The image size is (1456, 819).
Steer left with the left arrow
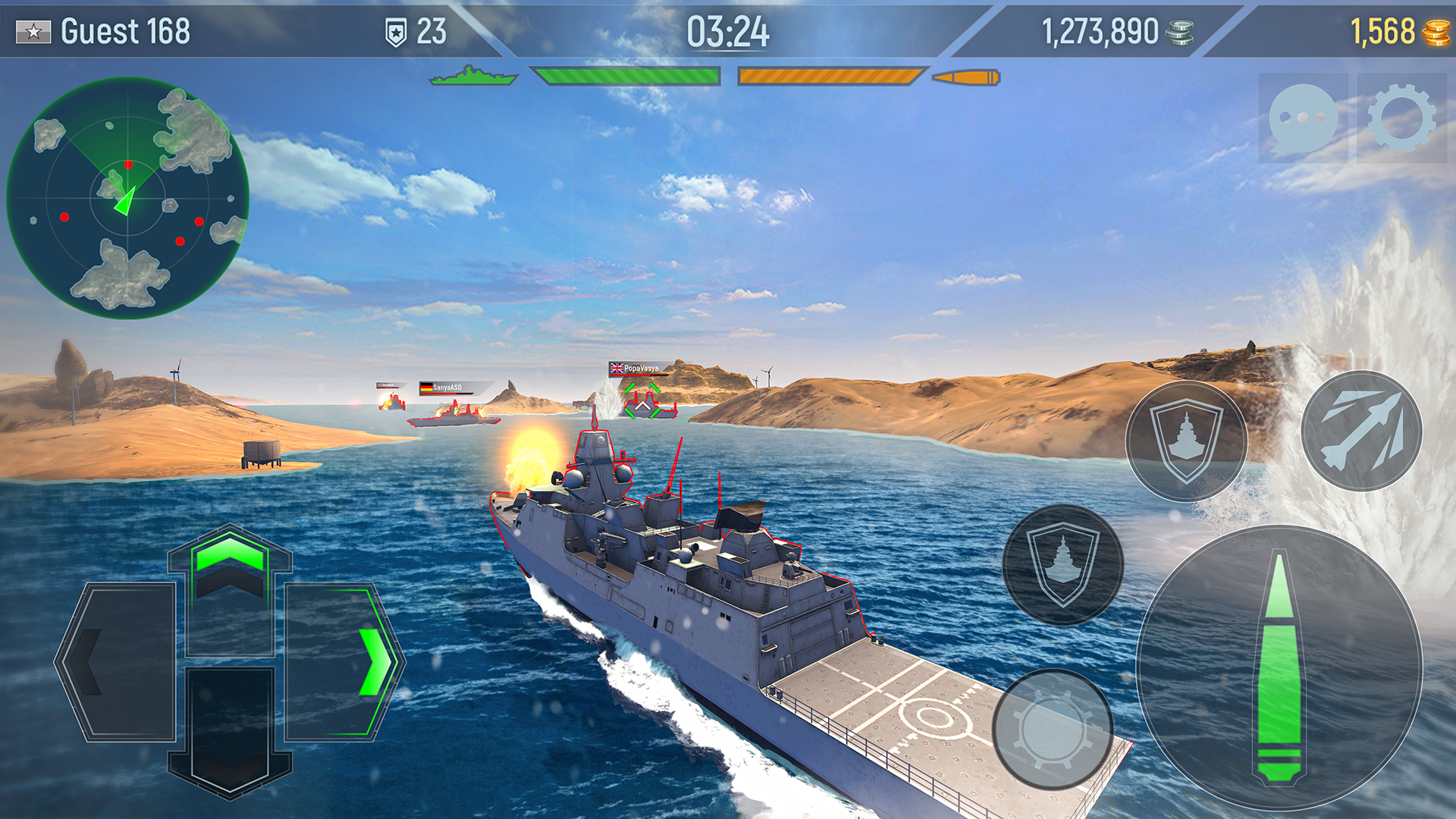coord(118,661)
